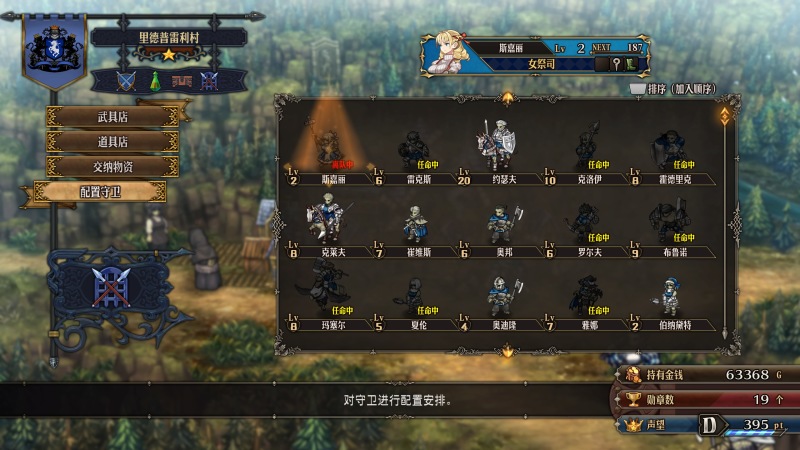Viewport: 800px width, 450px height.
Task: Select 克洛伊 in the unit grid
Action: 584,152
